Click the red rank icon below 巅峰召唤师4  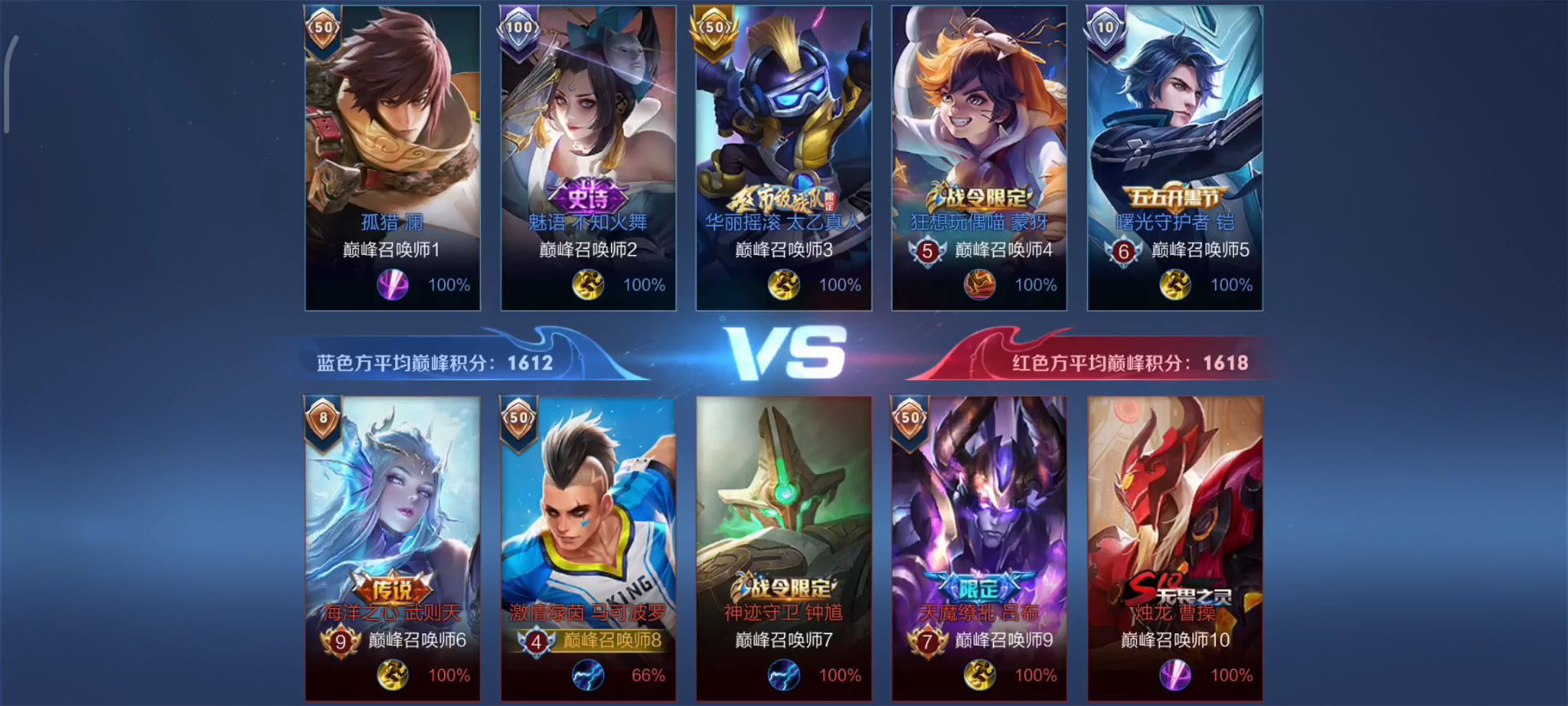pyautogui.click(x=980, y=285)
